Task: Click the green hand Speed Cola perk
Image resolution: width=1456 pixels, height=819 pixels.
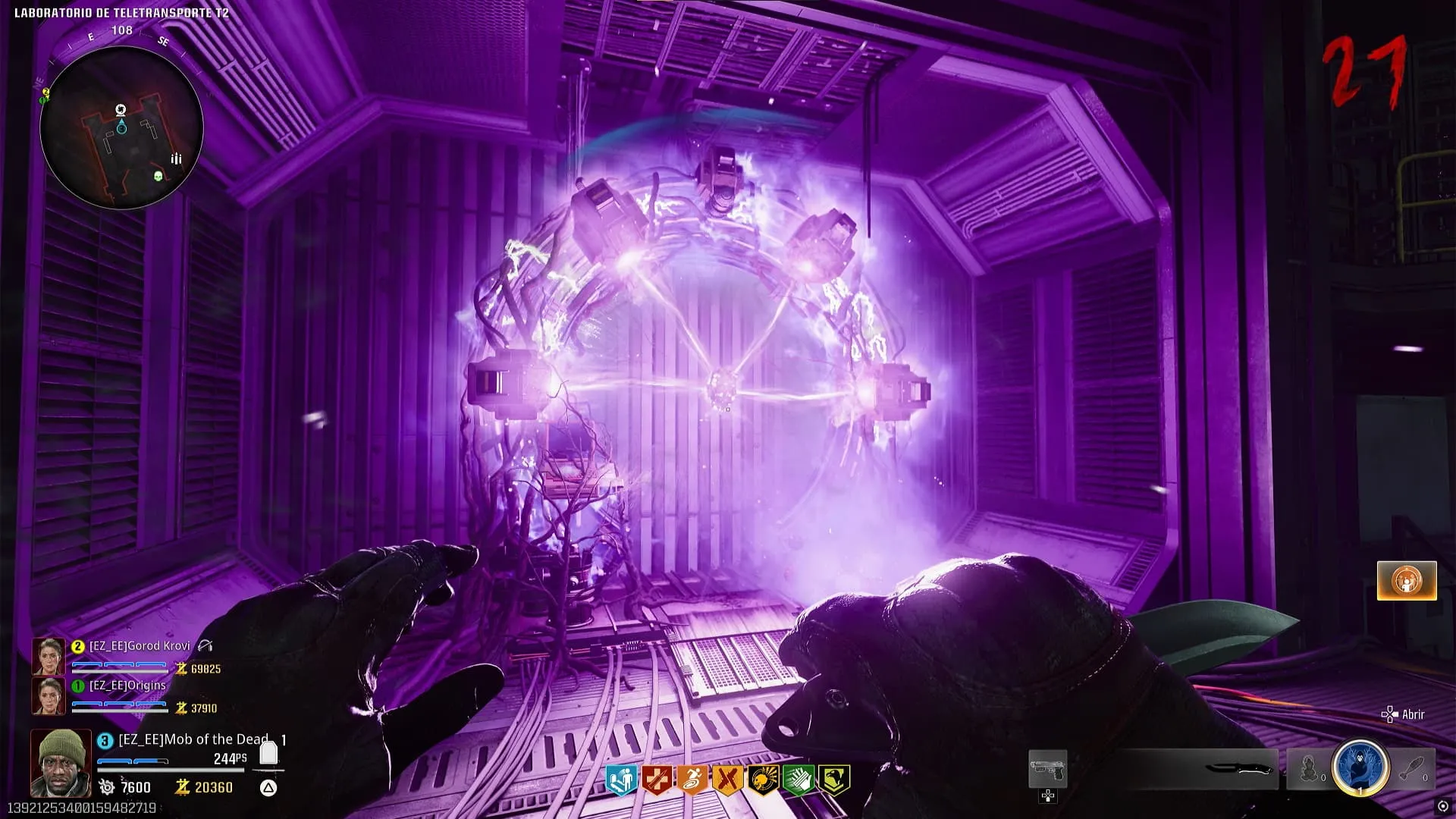Action: click(798, 780)
